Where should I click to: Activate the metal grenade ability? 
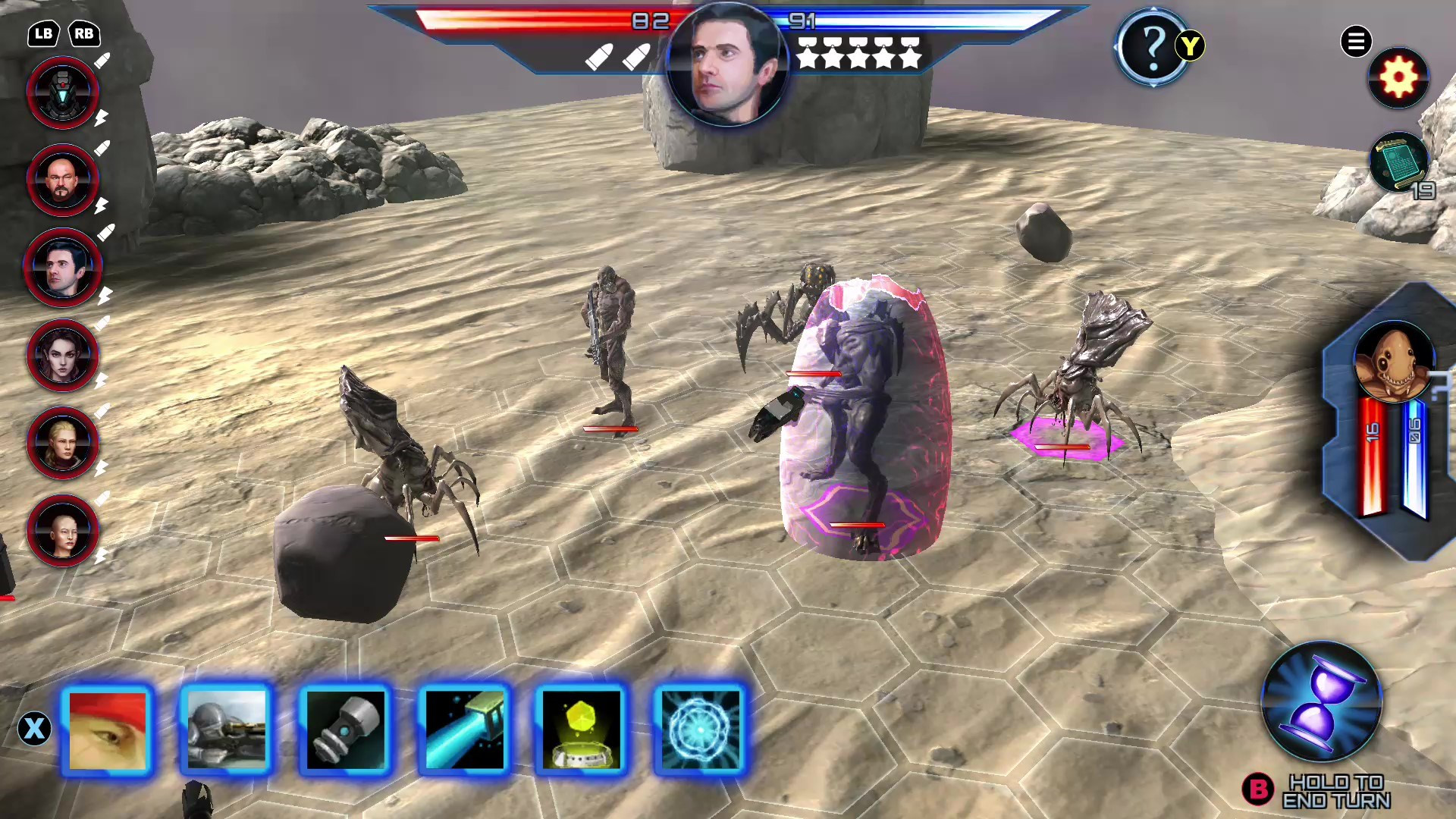pyautogui.click(x=345, y=730)
